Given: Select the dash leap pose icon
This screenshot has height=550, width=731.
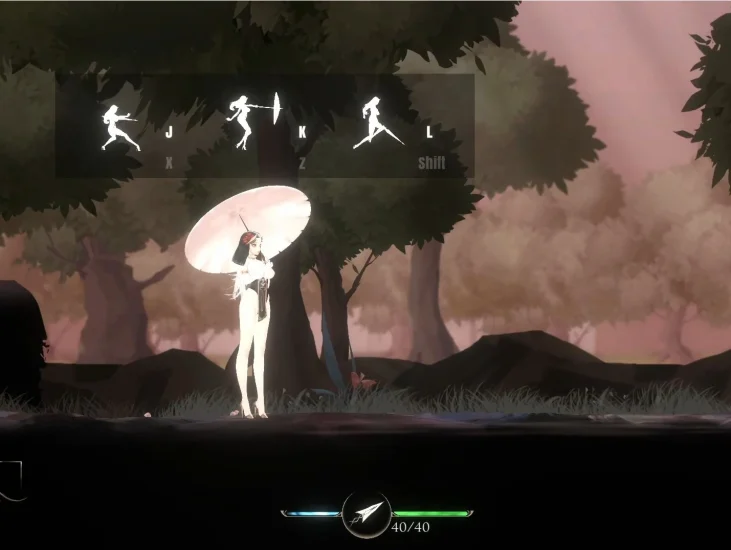Looking at the screenshot, I should click(377, 122).
